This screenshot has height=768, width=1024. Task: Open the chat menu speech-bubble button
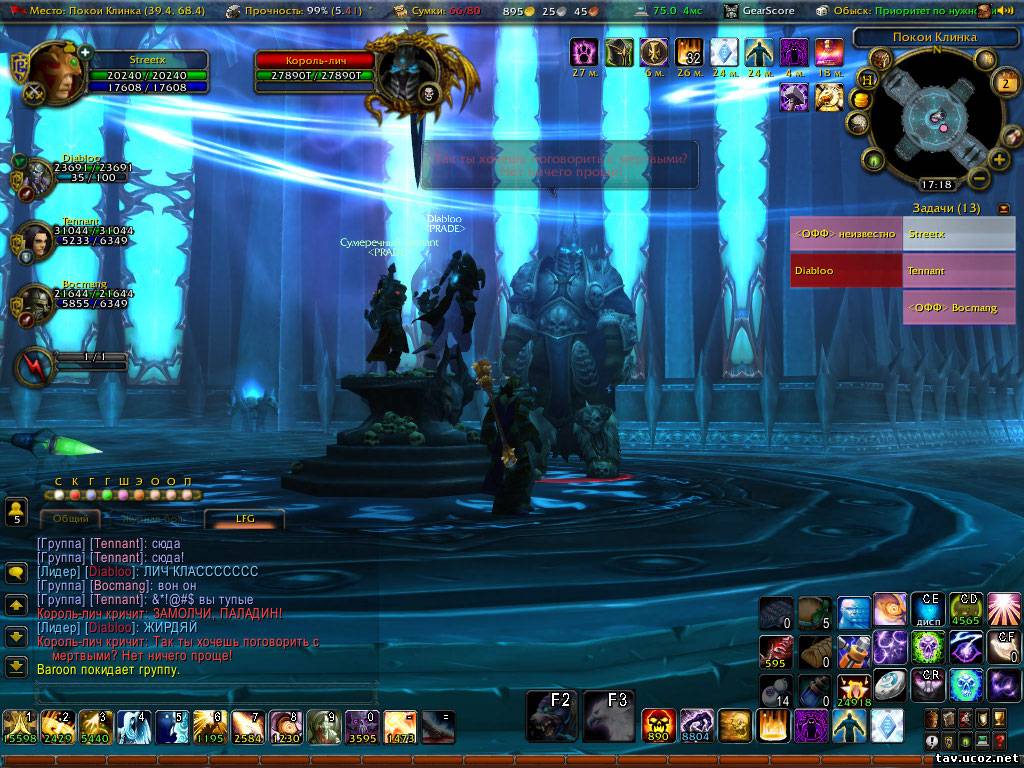(x=16, y=573)
